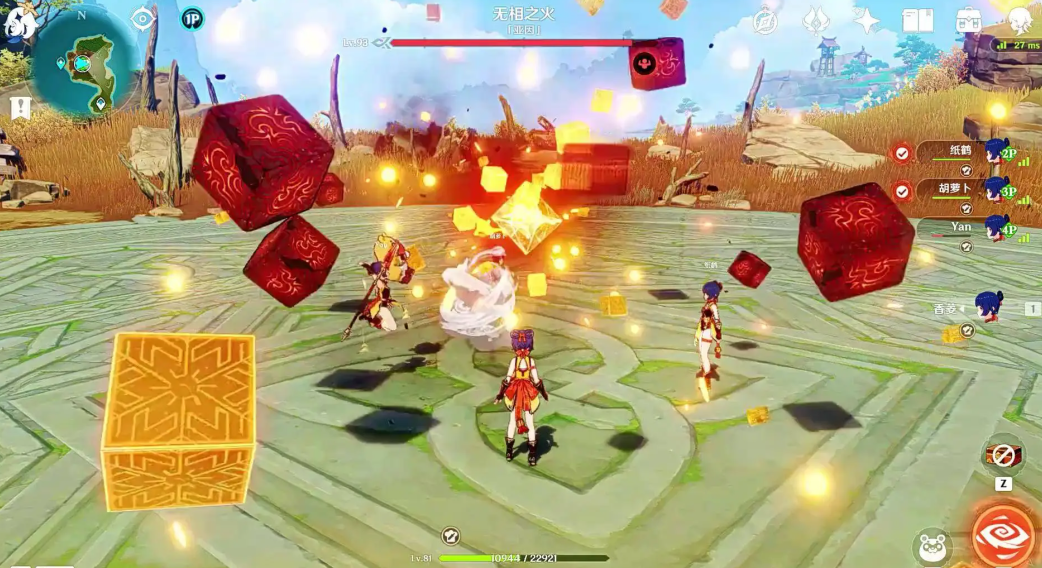Image resolution: width=1042 pixels, height=568 pixels.
Task: Open the quest marker with exclamation mark
Action: 19,107
